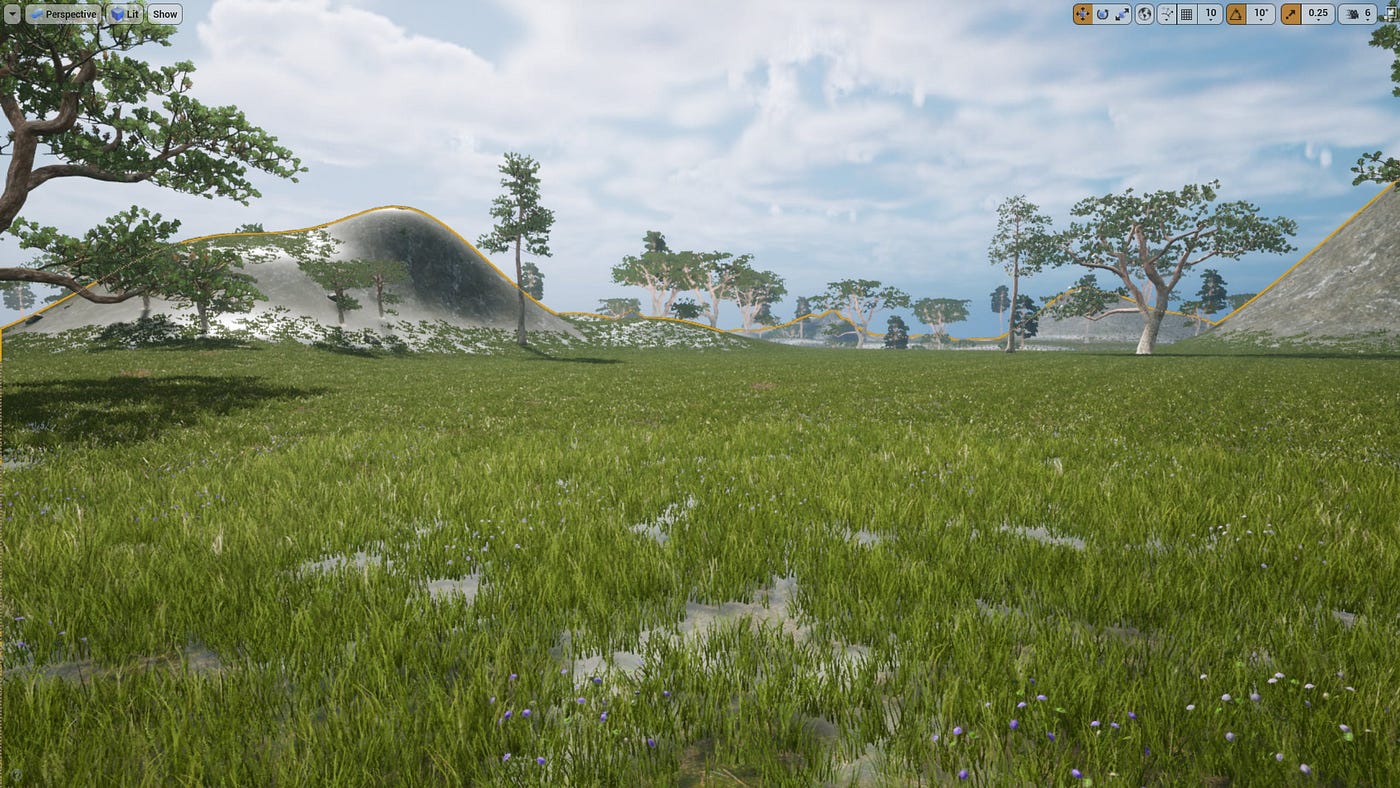Toggle rotation snapping
1400x788 pixels.
pyautogui.click(x=1235, y=13)
